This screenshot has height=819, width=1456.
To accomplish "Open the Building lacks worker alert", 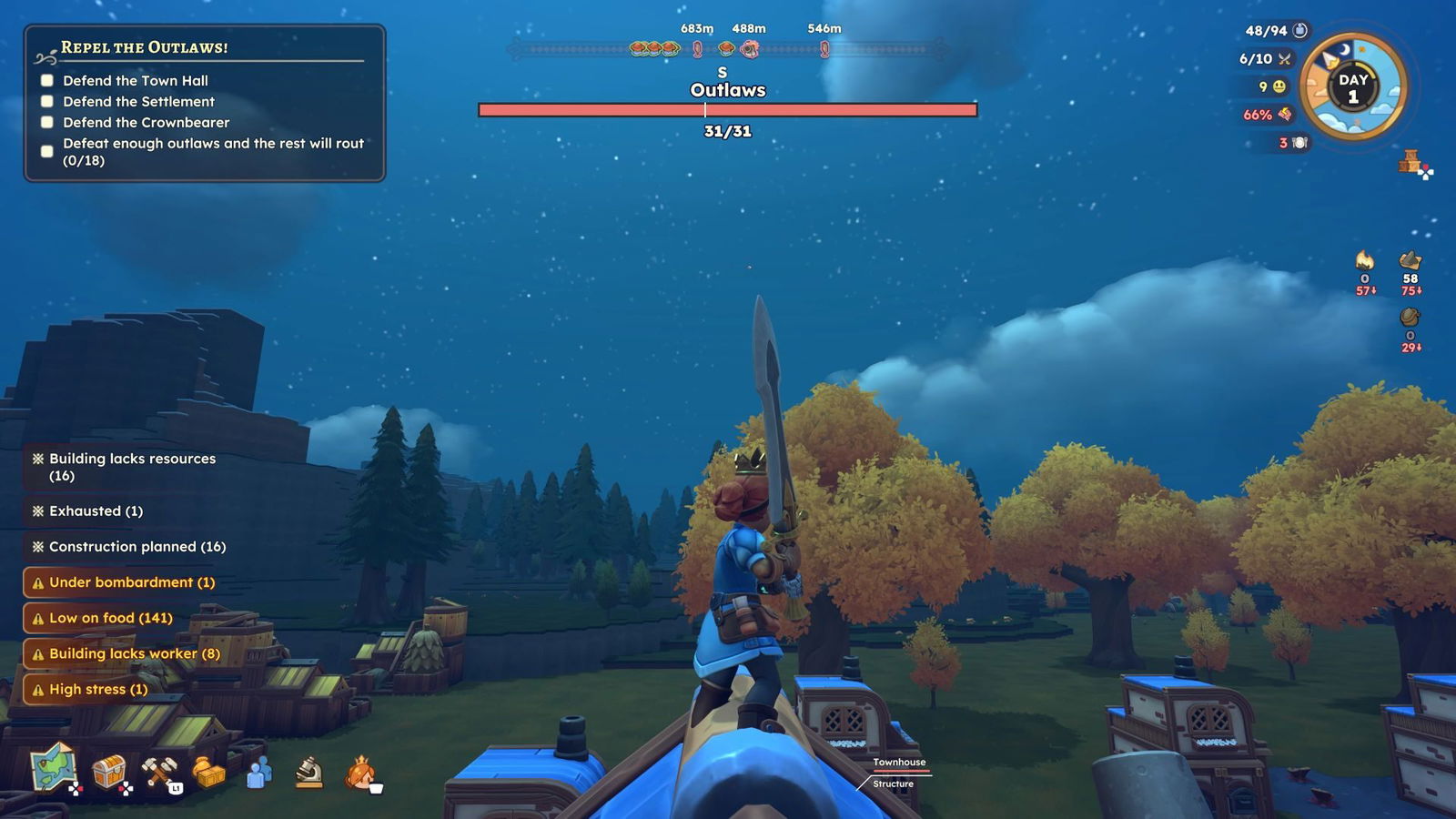I will (x=126, y=653).
